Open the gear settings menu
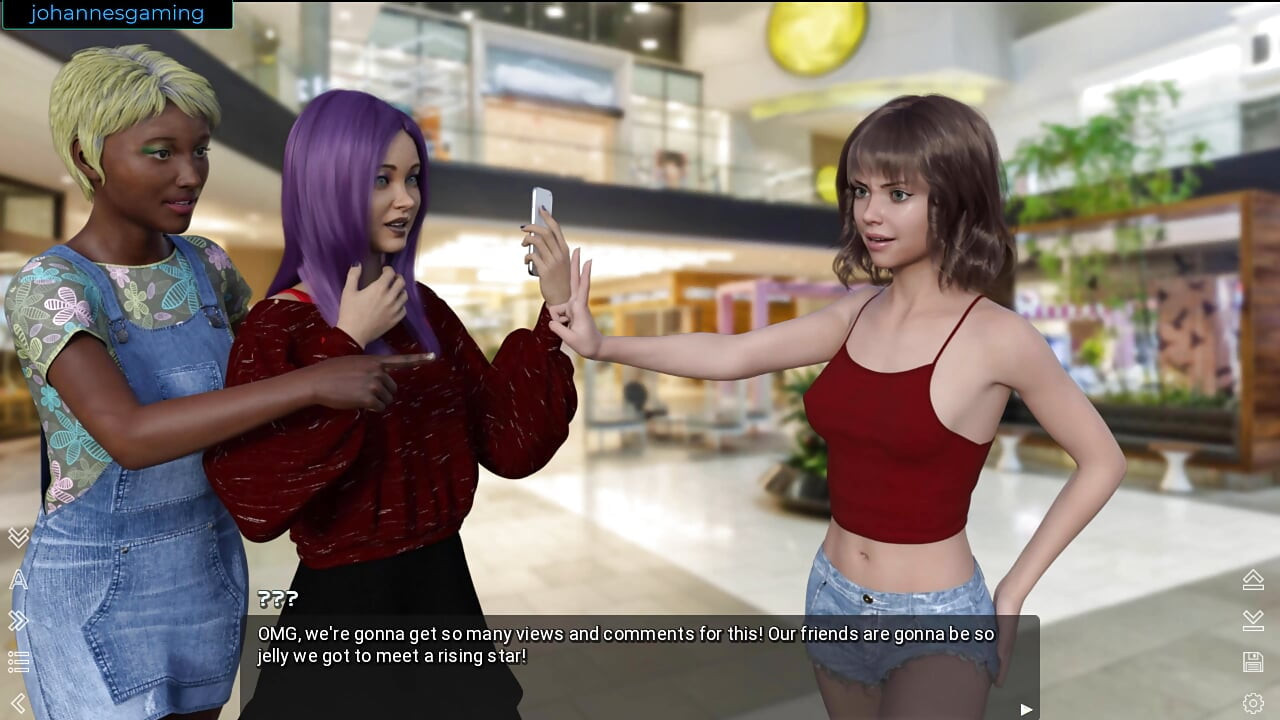The width and height of the screenshot is (1280, 720). 1253,703
